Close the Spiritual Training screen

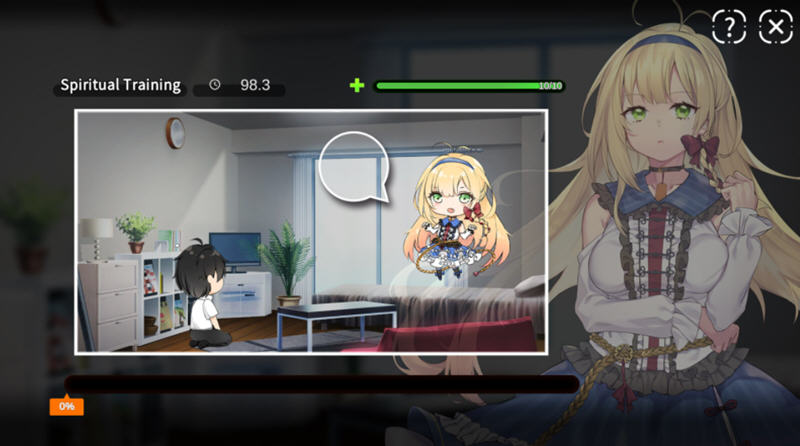tap(776, 27)
